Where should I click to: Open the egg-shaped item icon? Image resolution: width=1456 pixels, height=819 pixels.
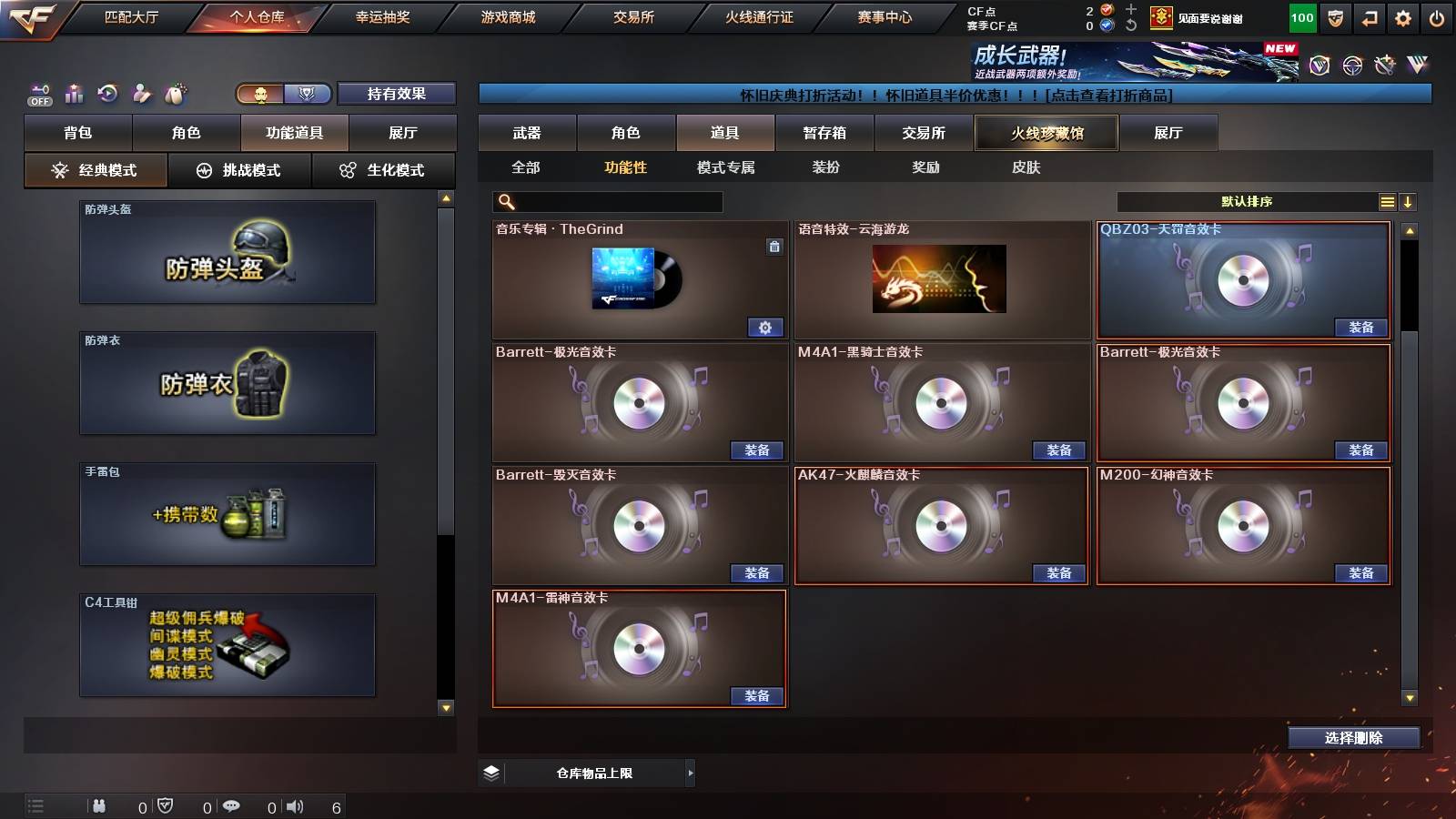click(x=176, y=94)
